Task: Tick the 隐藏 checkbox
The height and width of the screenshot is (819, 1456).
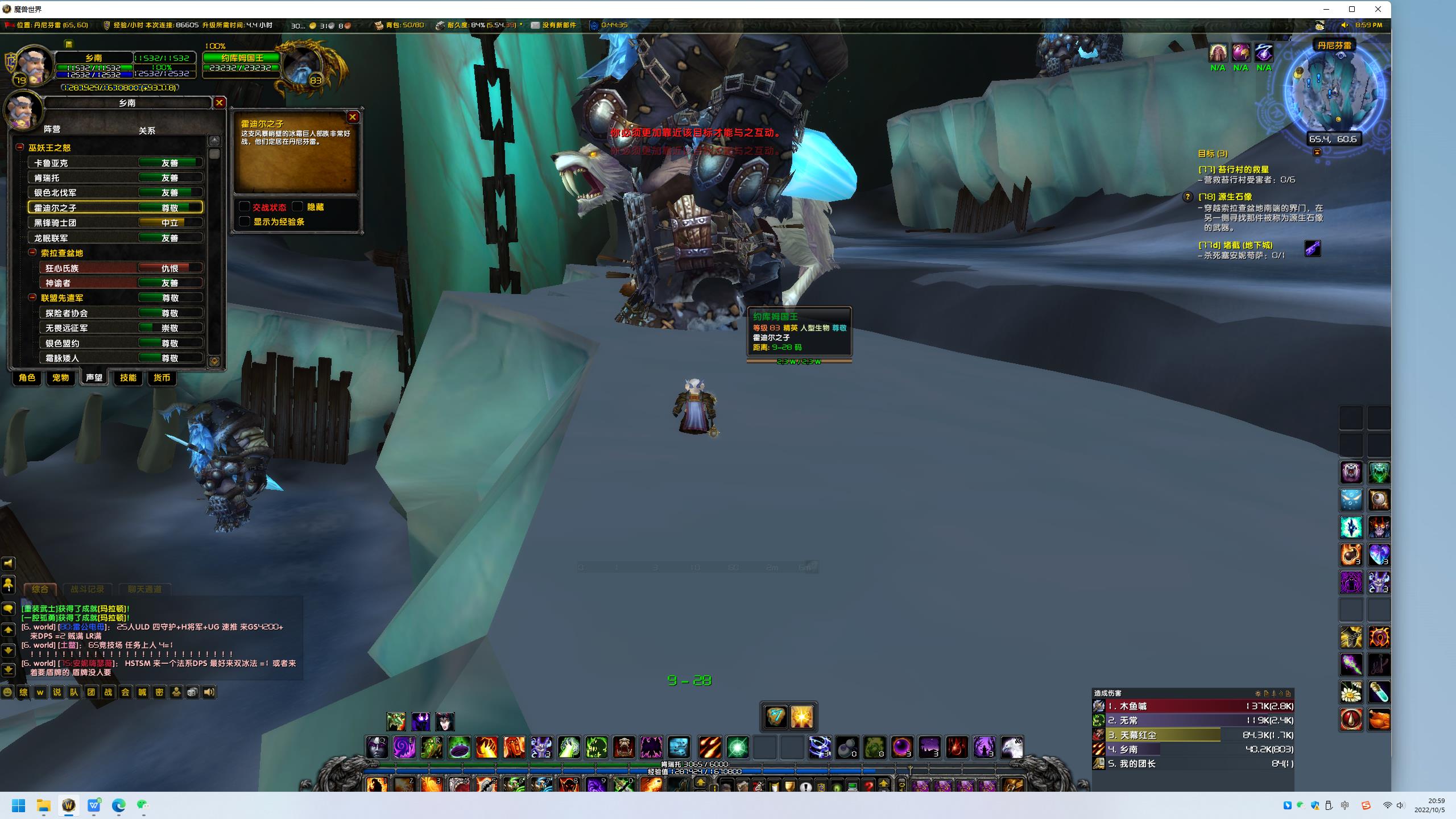Action: (x=297, y=206)
